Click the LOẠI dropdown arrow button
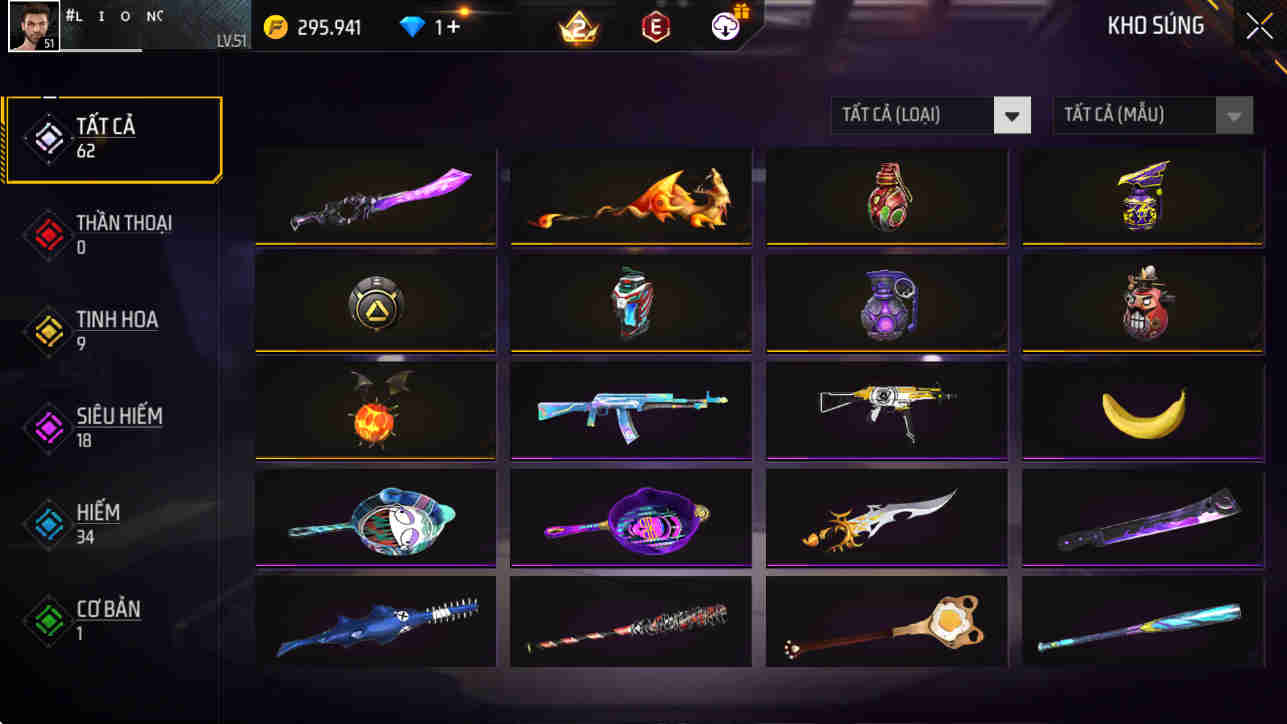The height and width of the screenshot is (724, 1287). (x=1012, y=115)
